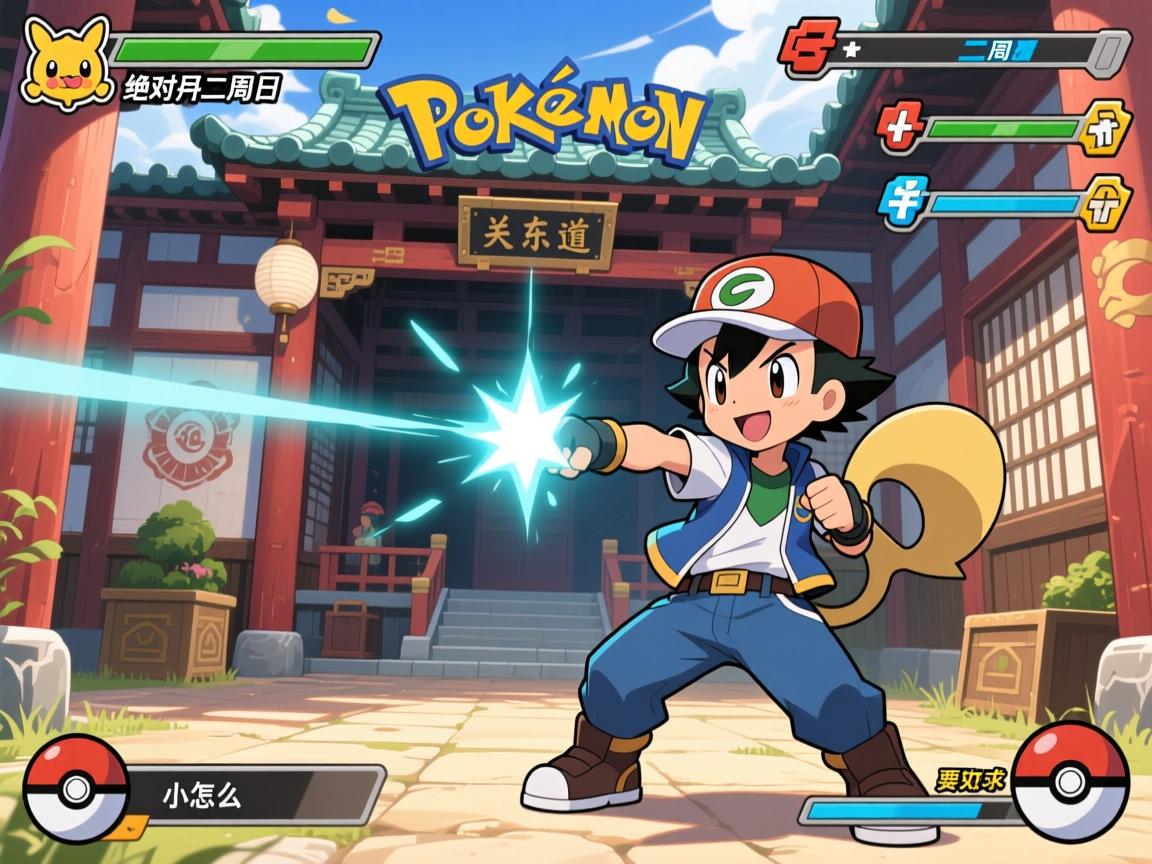
Task: Throw the Poké Ball labeled 要如求
Action: (1069, 780)
